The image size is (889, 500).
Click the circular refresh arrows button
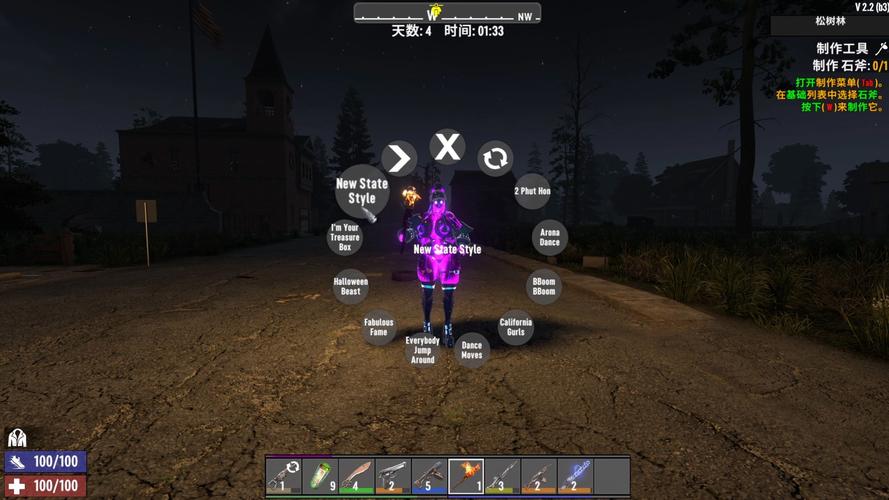click(x=495, y=158)
